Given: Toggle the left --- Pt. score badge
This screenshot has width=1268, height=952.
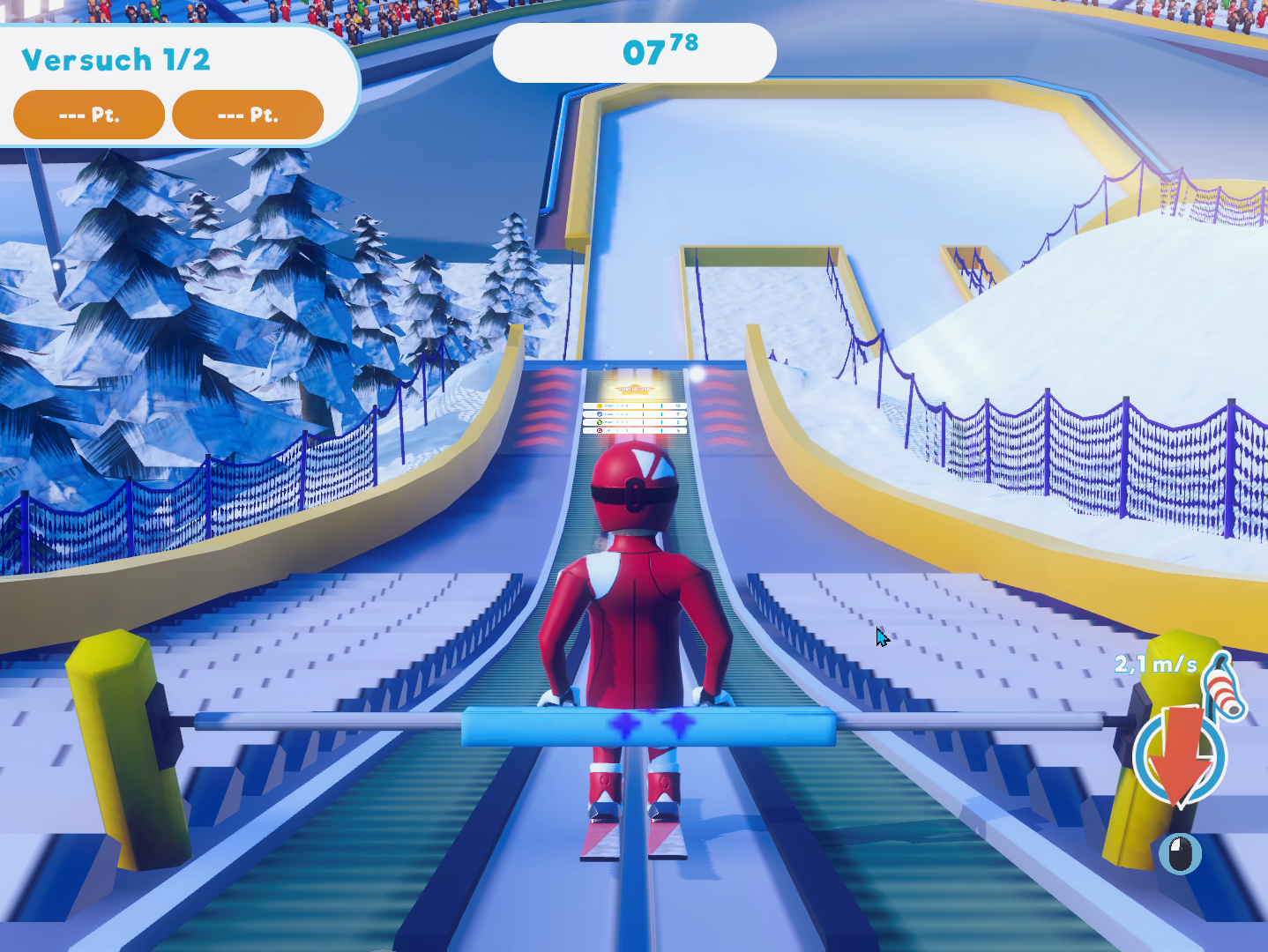Looking at the screenshot, I should tap(87, 114).
